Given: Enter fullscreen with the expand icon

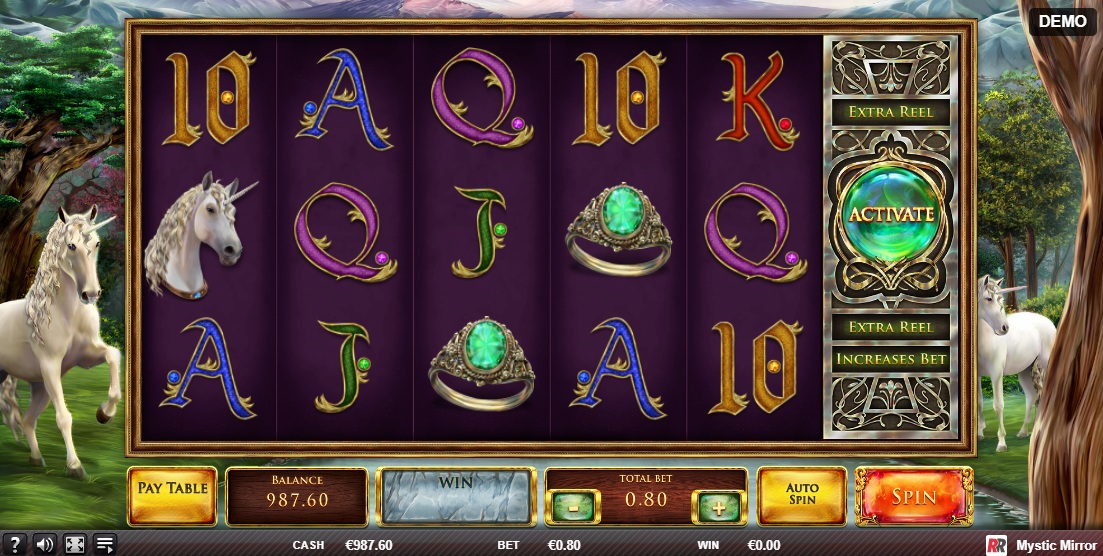Looking at the screenshot, I should click(75, 545).
